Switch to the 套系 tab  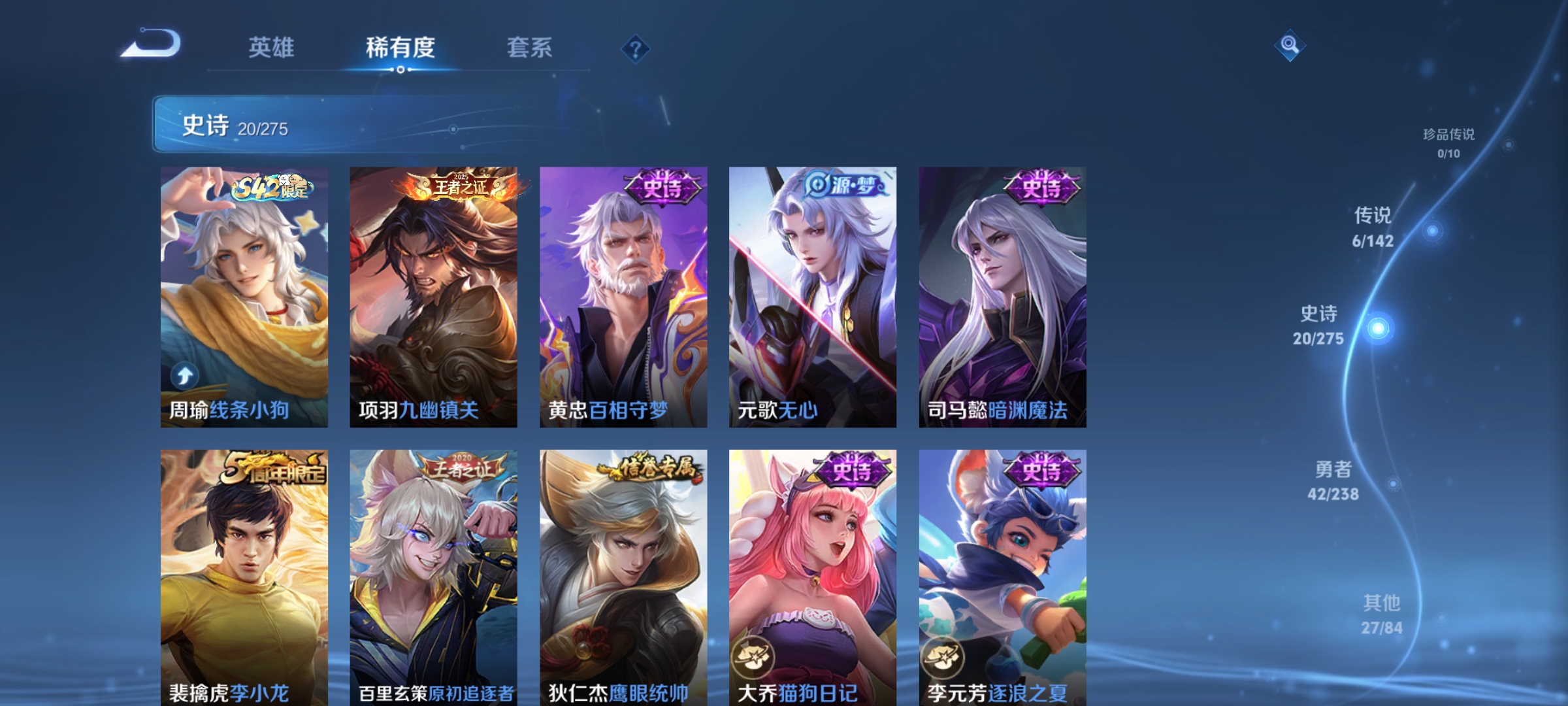[529, 47]
